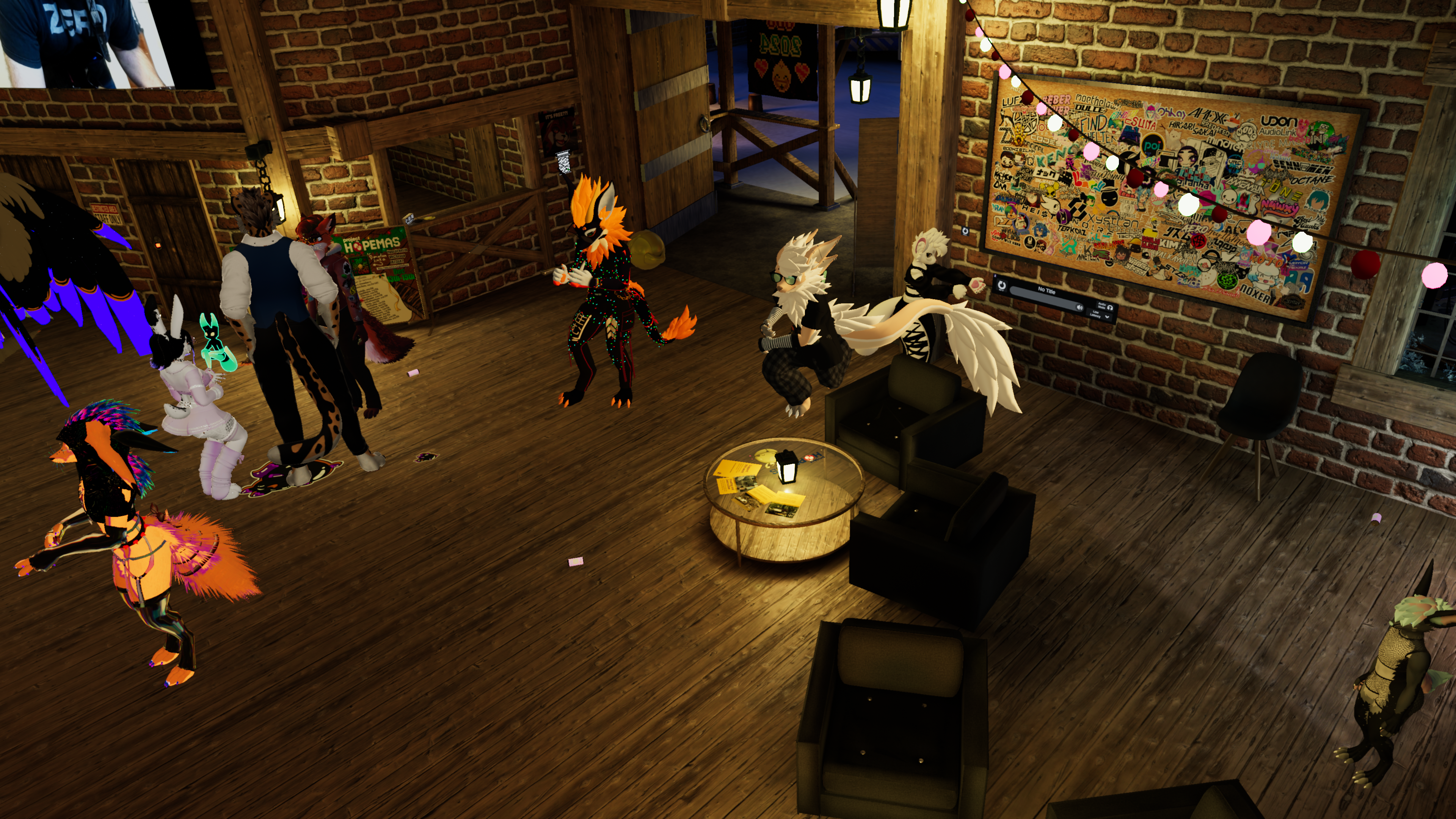Viewport: 1456px width, 819px height.
Task: Click the video player resync button
Action: pos(1002,286)
